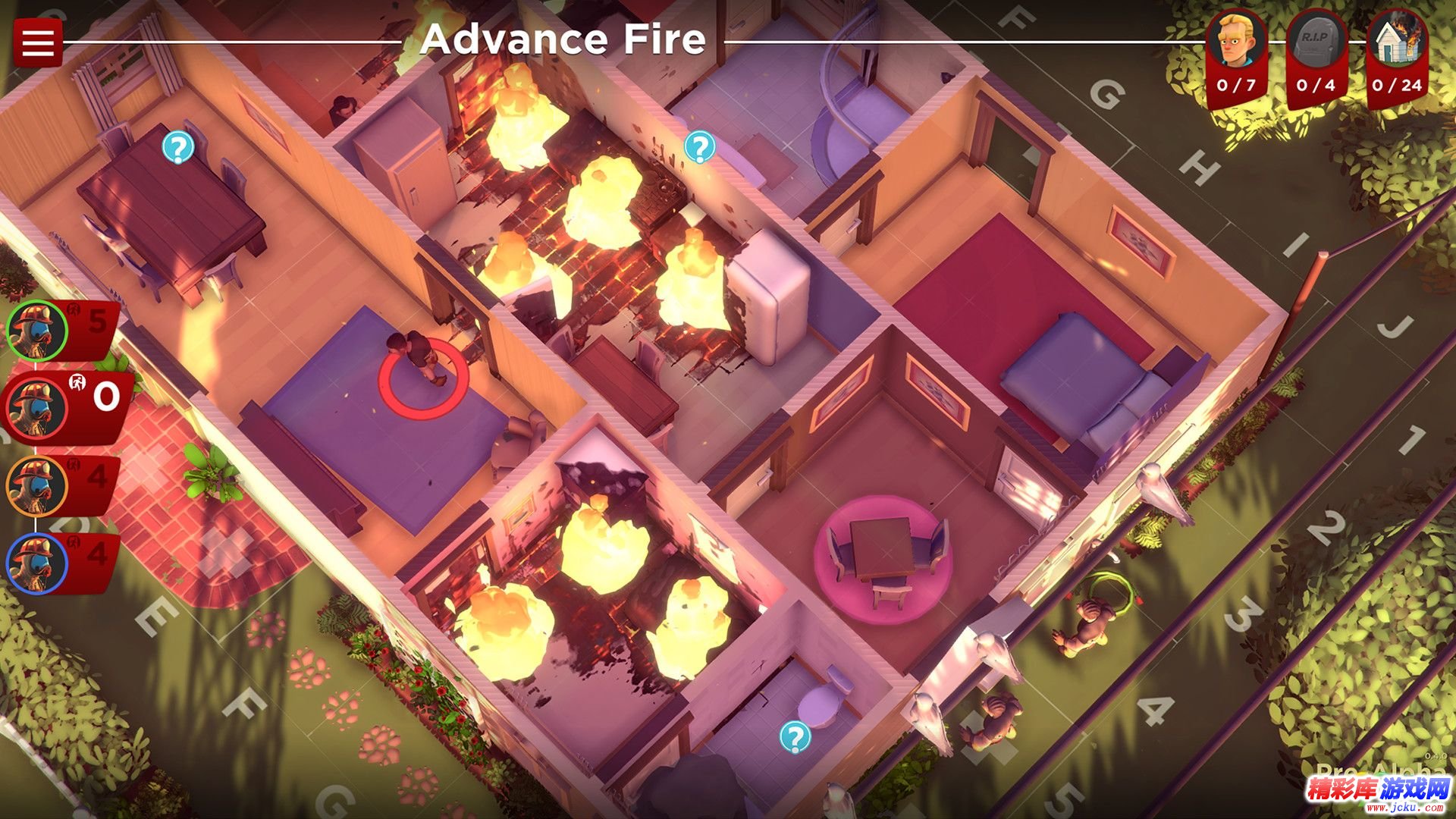Select the red-ringed firefighter portrait
The width and height of the screenshot is (1456, 819).
(x=36, y=408)
